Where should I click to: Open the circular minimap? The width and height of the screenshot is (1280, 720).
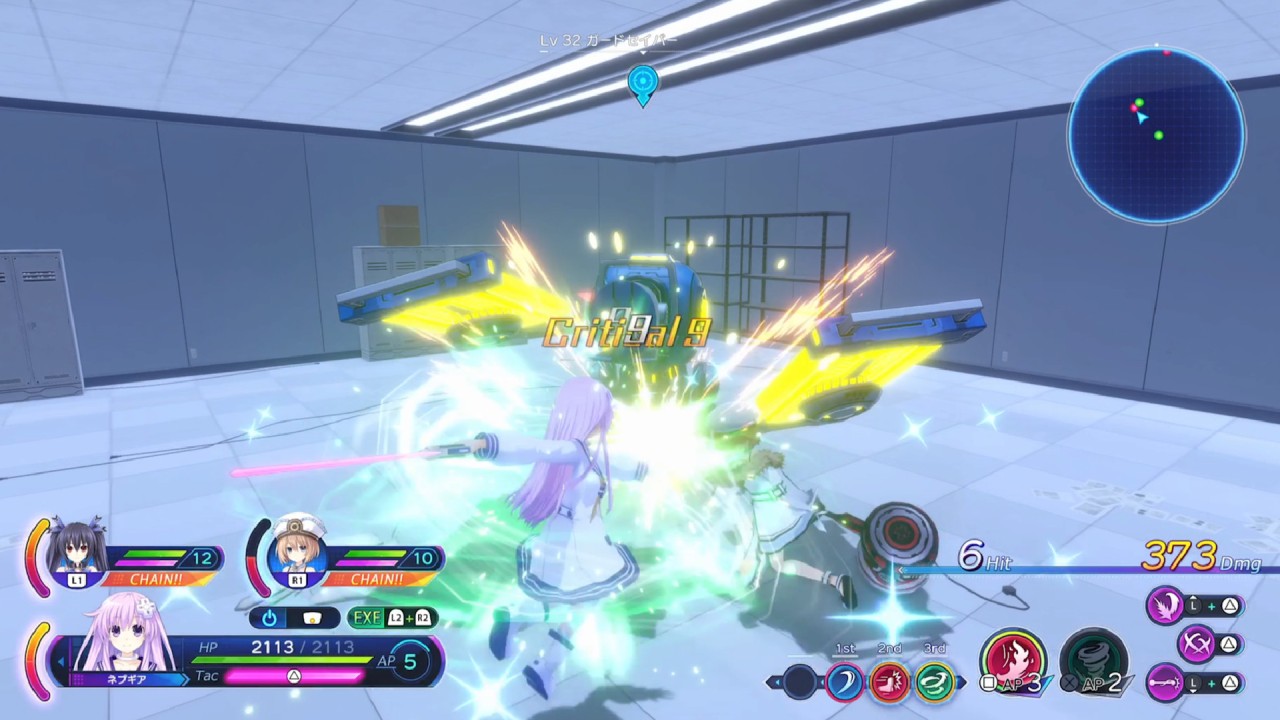1156,134
